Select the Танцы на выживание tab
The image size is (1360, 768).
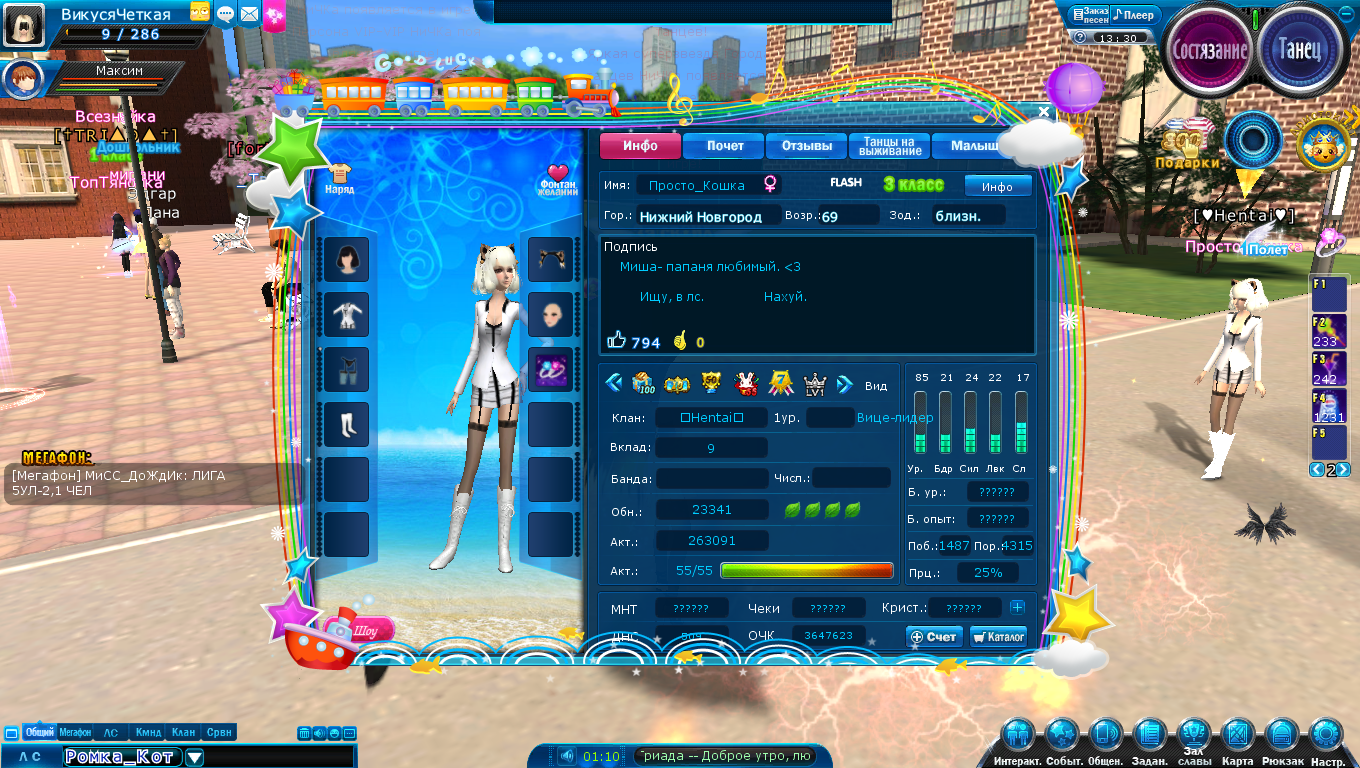pos(889,146)
